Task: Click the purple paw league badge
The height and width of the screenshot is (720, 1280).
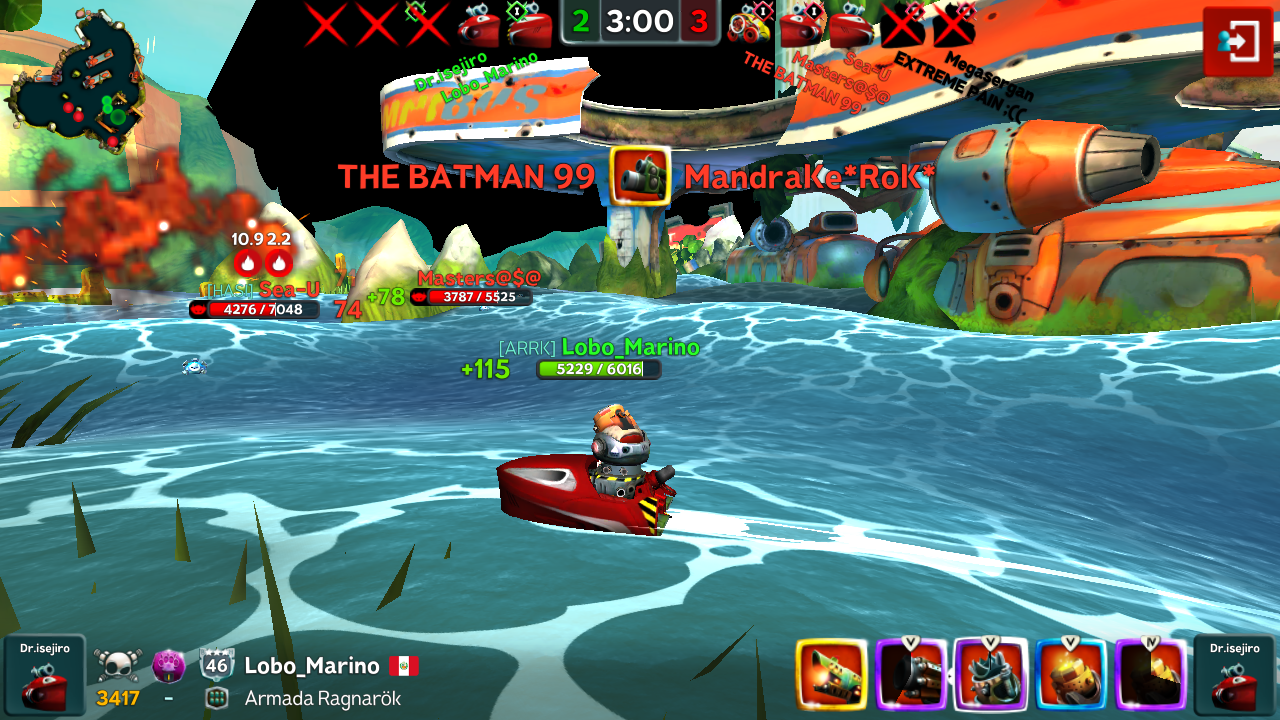Action: 169,666
